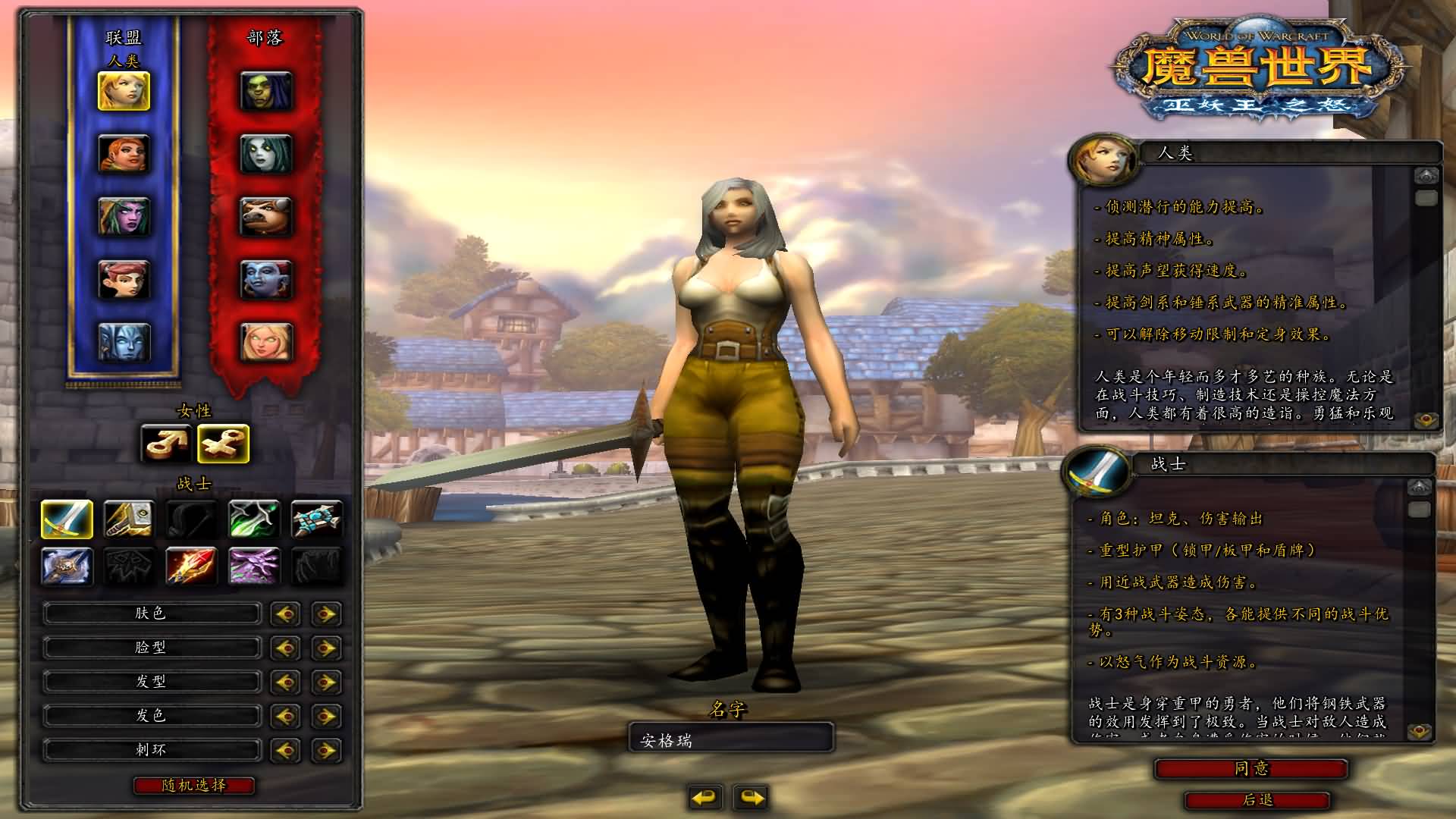
Task: Click the random selection (随机选择) button
Action: (x=193, y=786)
